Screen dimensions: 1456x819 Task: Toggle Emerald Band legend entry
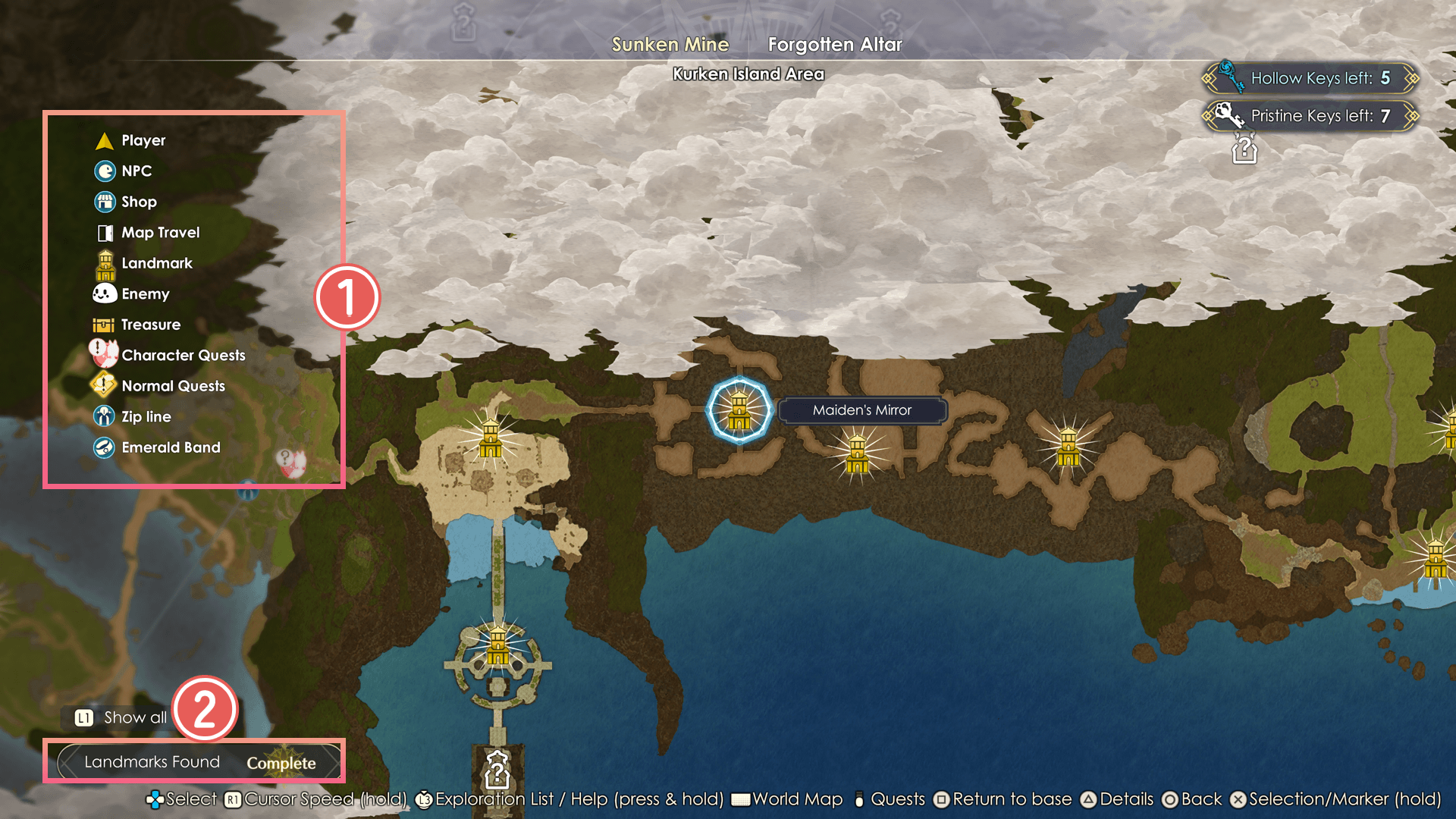[x=171, y=447]
